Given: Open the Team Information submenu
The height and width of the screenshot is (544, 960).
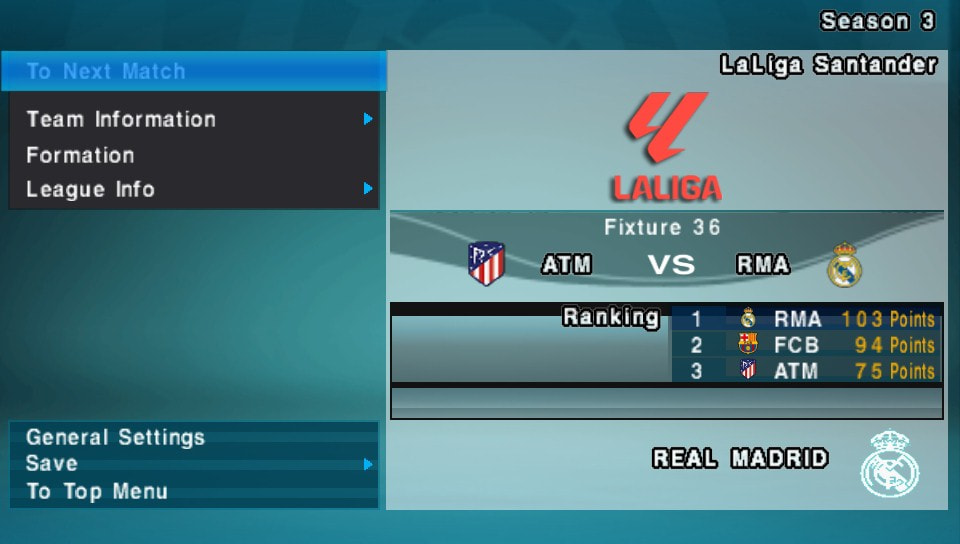Looking at the screenshot, I should coord(121,120).
